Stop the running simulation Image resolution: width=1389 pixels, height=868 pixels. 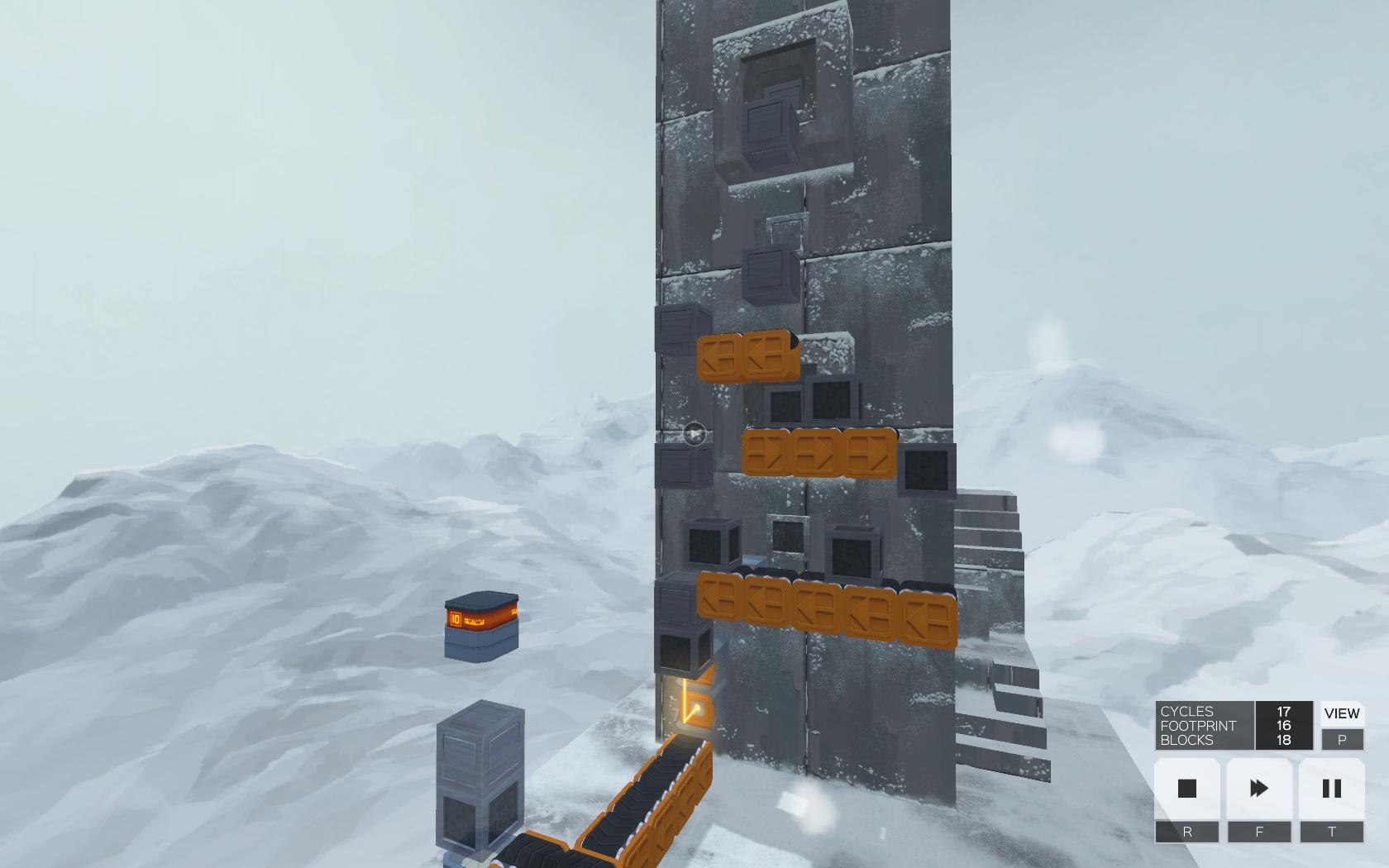tap(1186, 789)
